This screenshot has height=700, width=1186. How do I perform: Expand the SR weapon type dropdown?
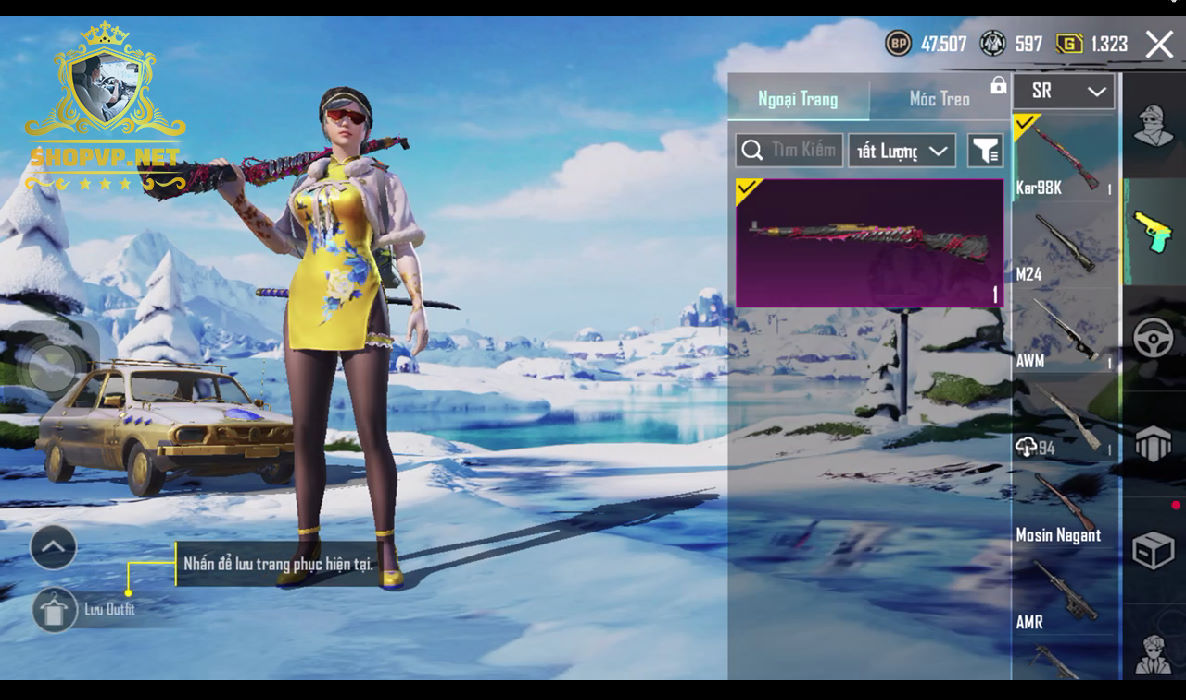pos(1066,91)
